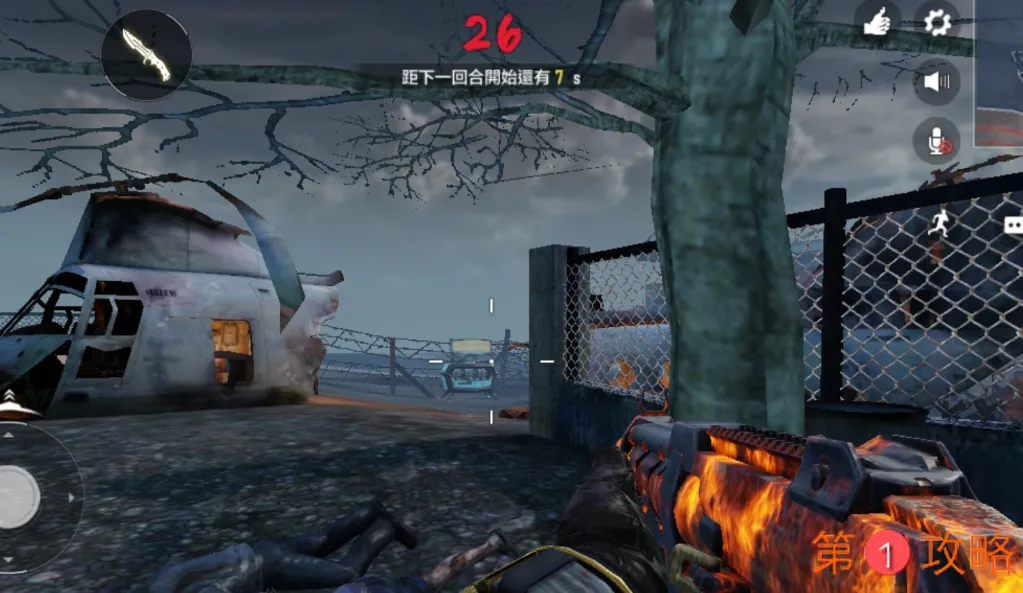Toggle the speaker sound button
Image resolution: width=1023 pixels, height=593 pixels.
[937, 82]
